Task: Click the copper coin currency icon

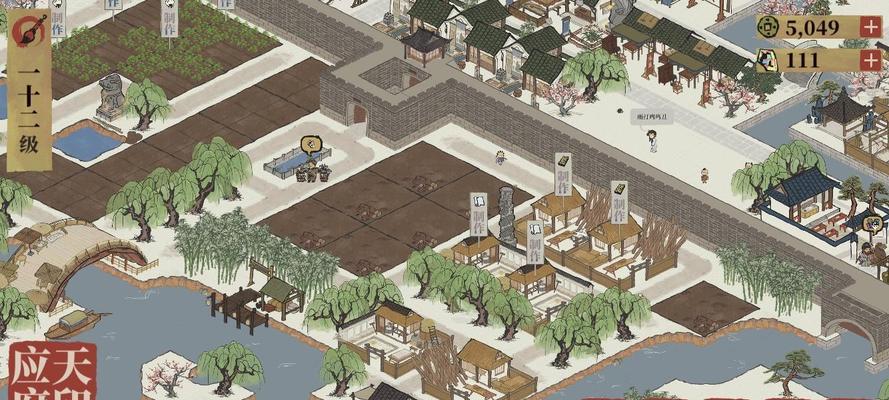Action: [x=769, y=27]
